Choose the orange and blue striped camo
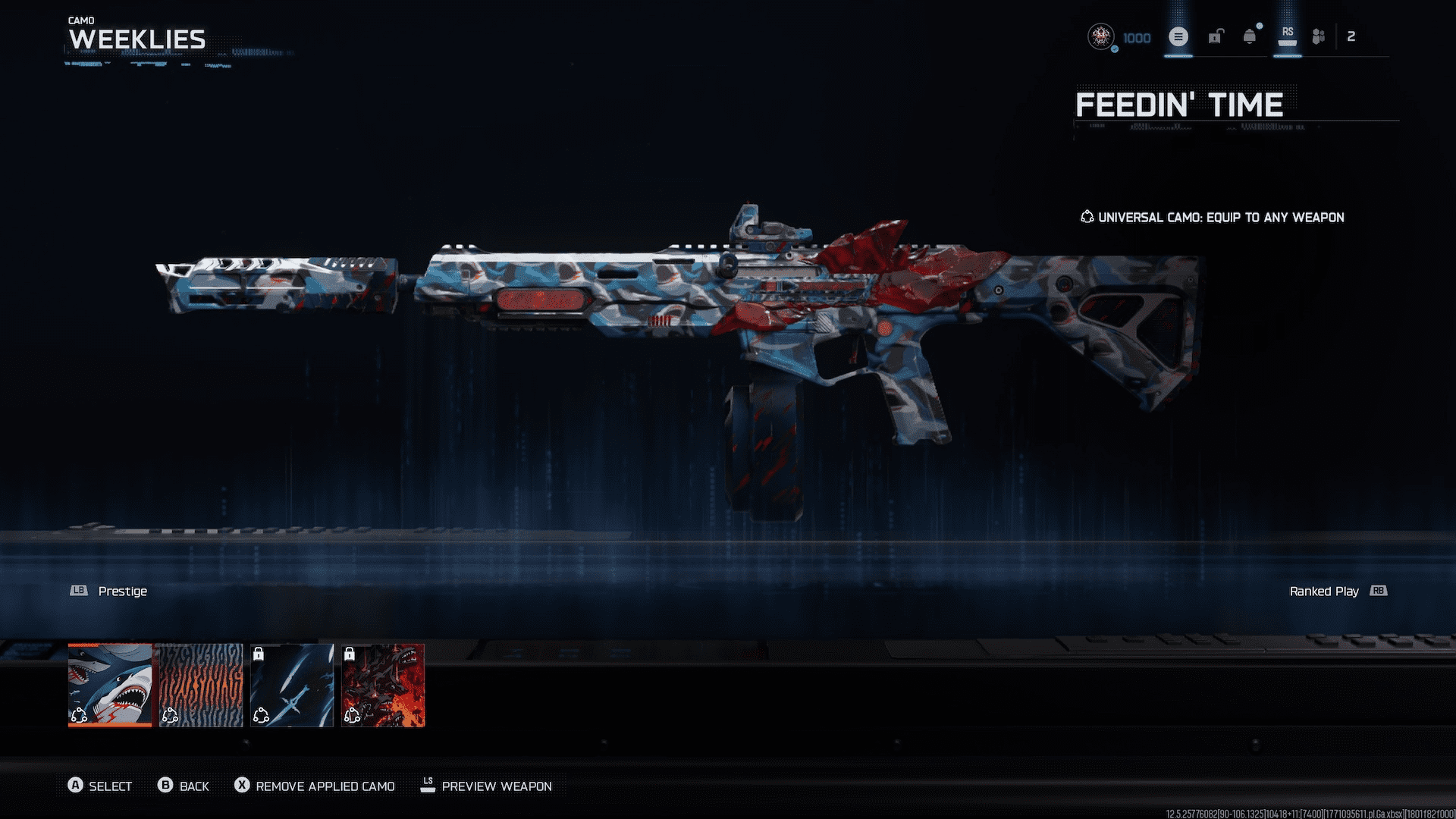Viewport: 1456px width, 819px height. pos(201,685)
